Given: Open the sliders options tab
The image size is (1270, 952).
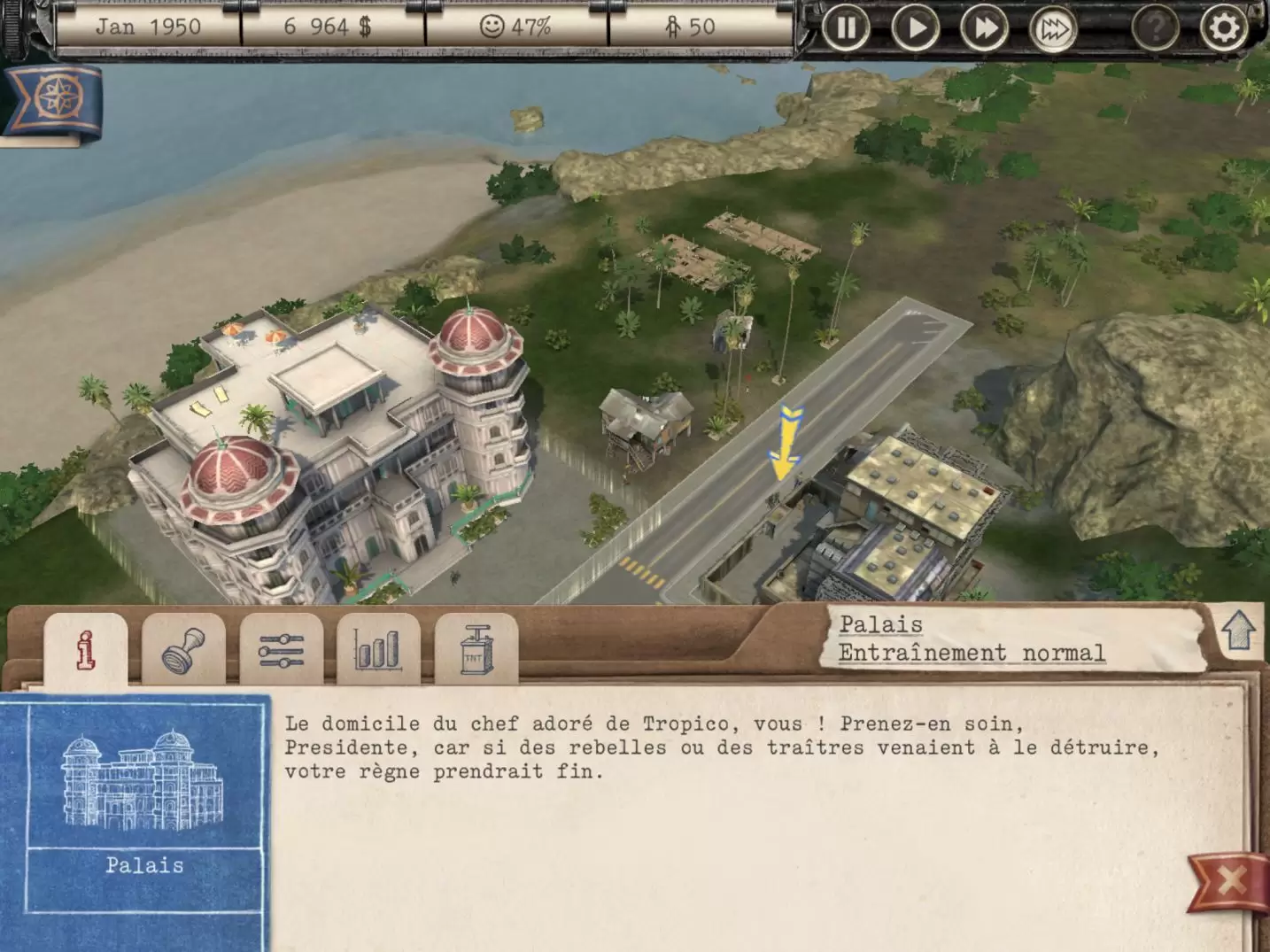Looking at the screenshot, I should [281, 650].
